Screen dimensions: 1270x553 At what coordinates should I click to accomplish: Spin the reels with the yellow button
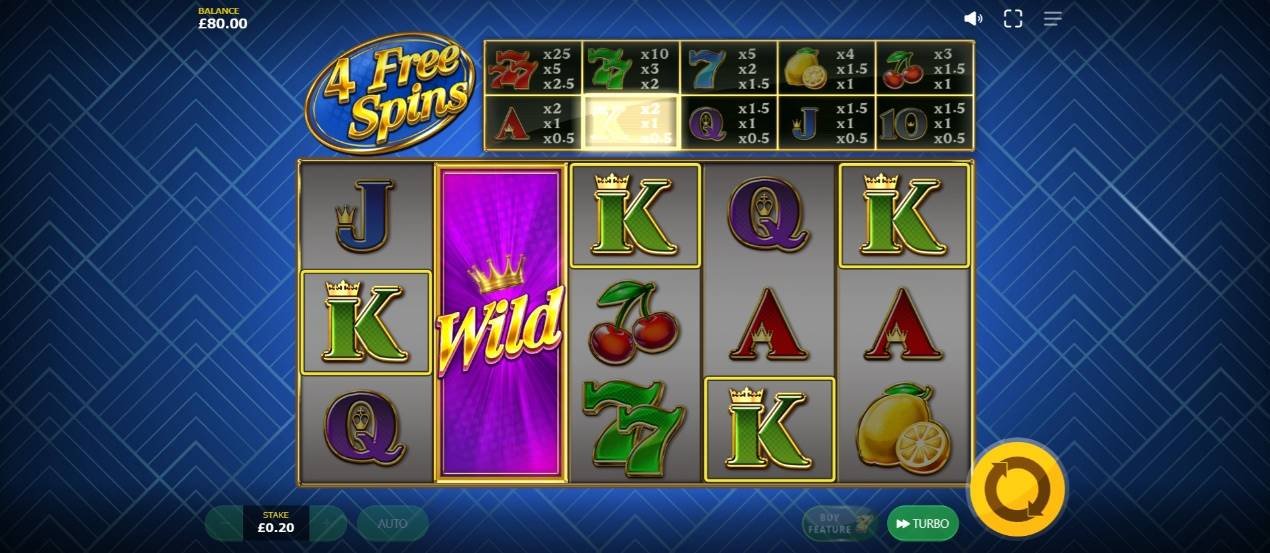(1017, 489)
